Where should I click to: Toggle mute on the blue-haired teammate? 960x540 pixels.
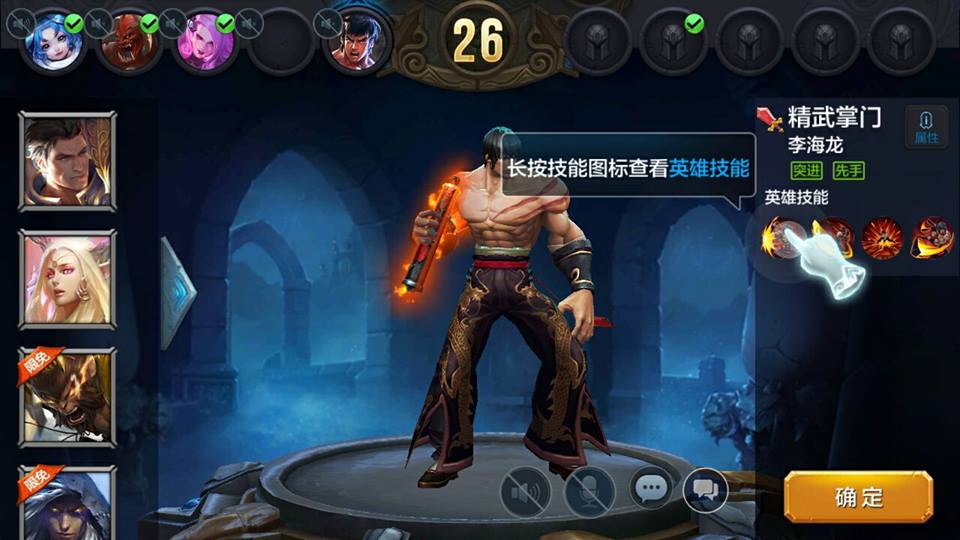point(21,22)
